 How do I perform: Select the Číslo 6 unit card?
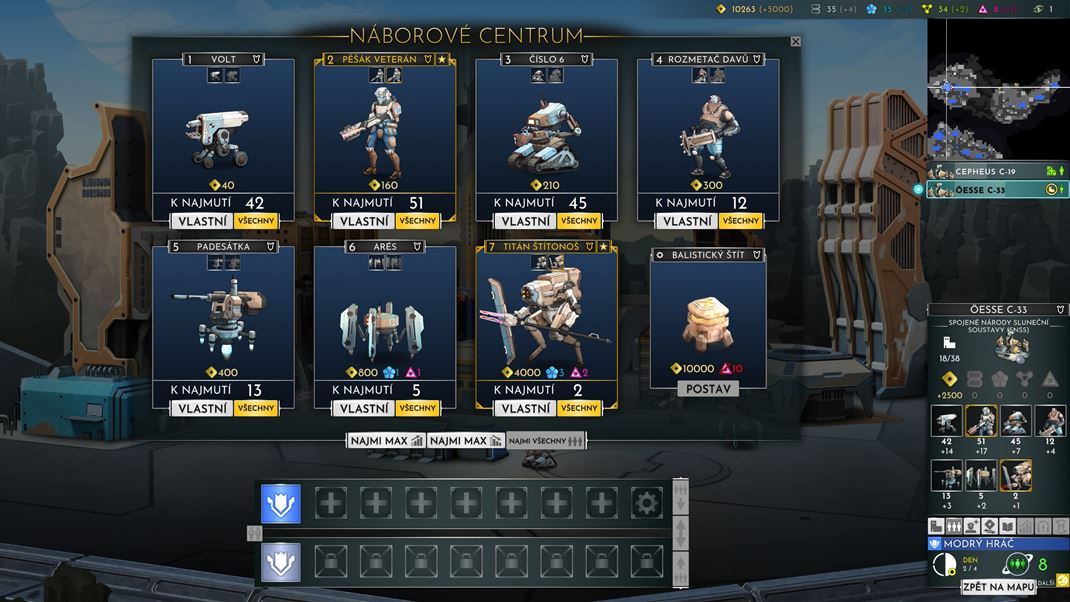pyautogui.click(x=546, y=130)
